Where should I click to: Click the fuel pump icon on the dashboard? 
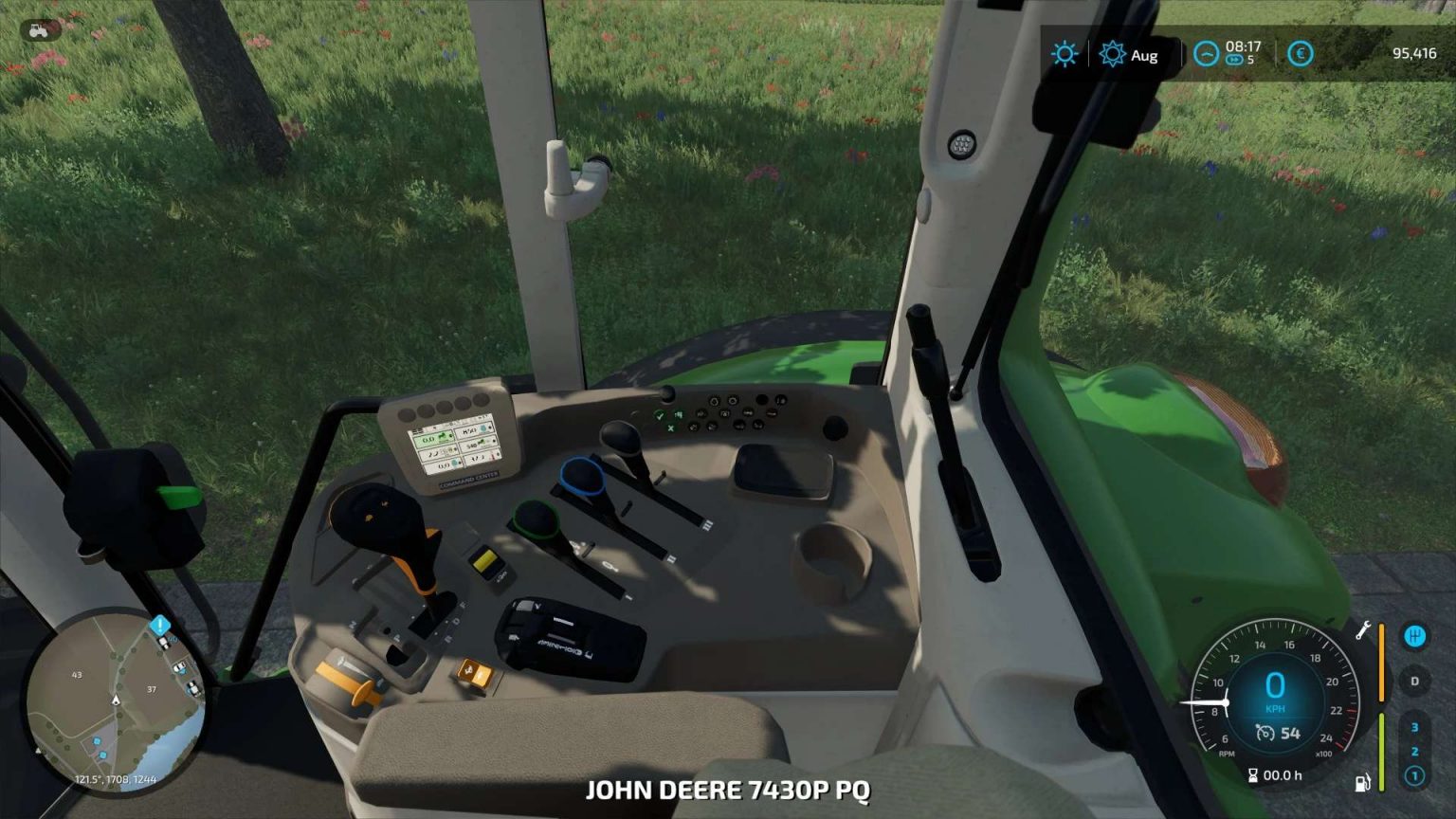[x=1363, y=781]
